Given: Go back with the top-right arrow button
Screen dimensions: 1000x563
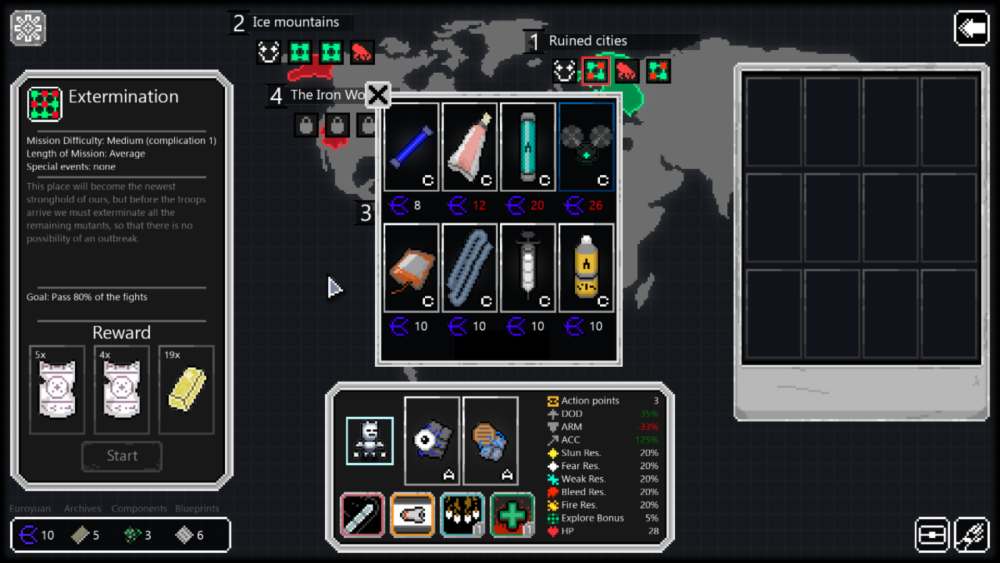Looking at the screenshot, I should coord(971,28).
